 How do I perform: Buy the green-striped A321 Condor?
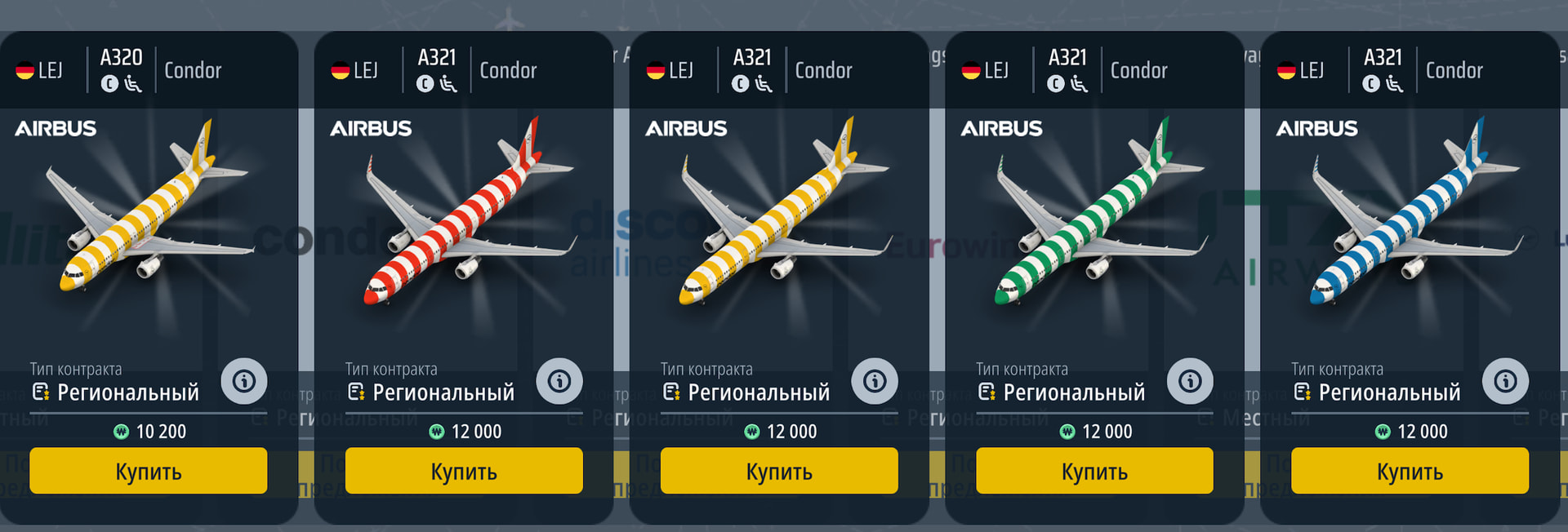[x=1094, y=471]
